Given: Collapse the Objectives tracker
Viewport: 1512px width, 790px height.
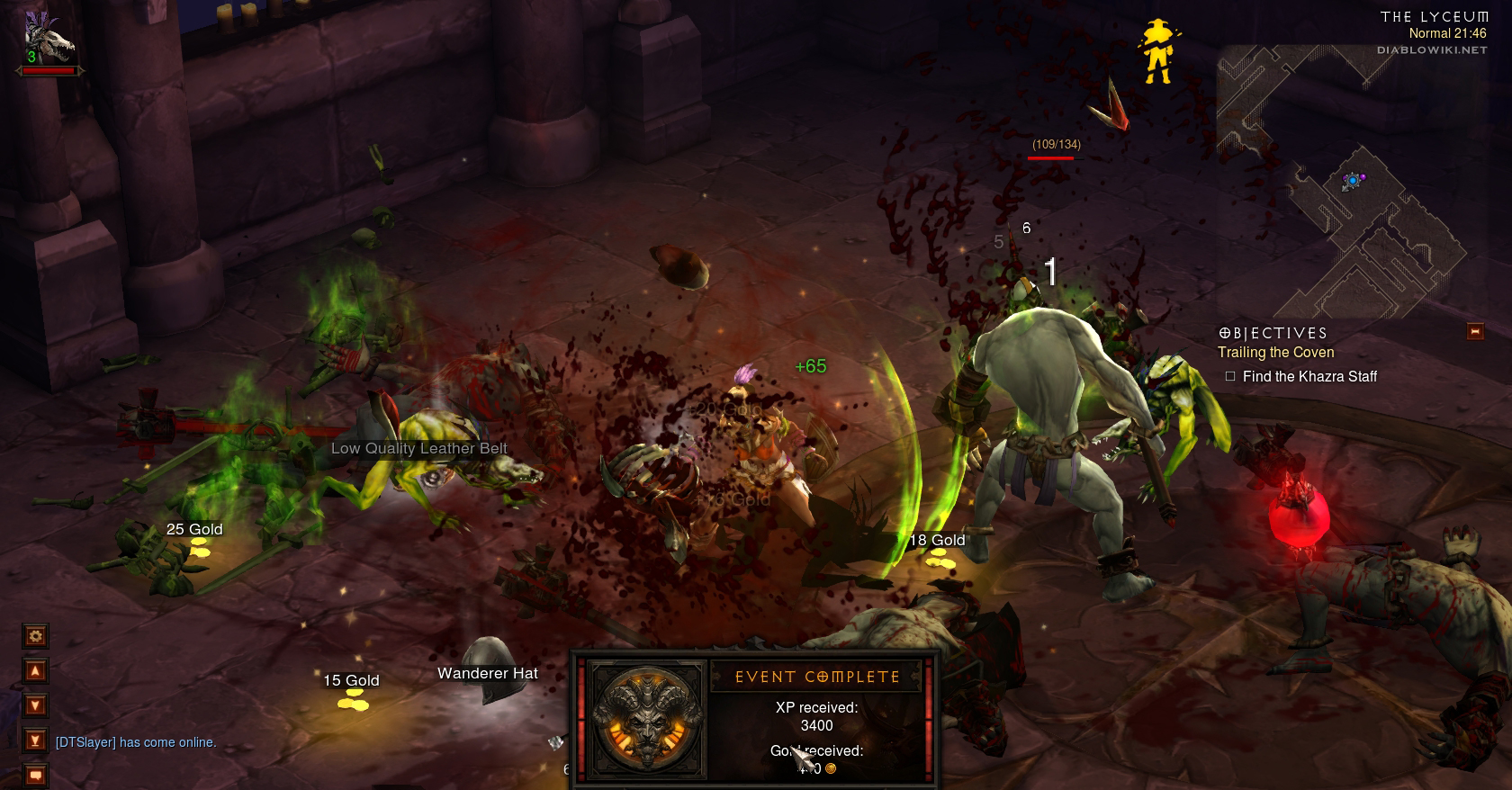Looking at the screenshot, I should coord(1475,331).
